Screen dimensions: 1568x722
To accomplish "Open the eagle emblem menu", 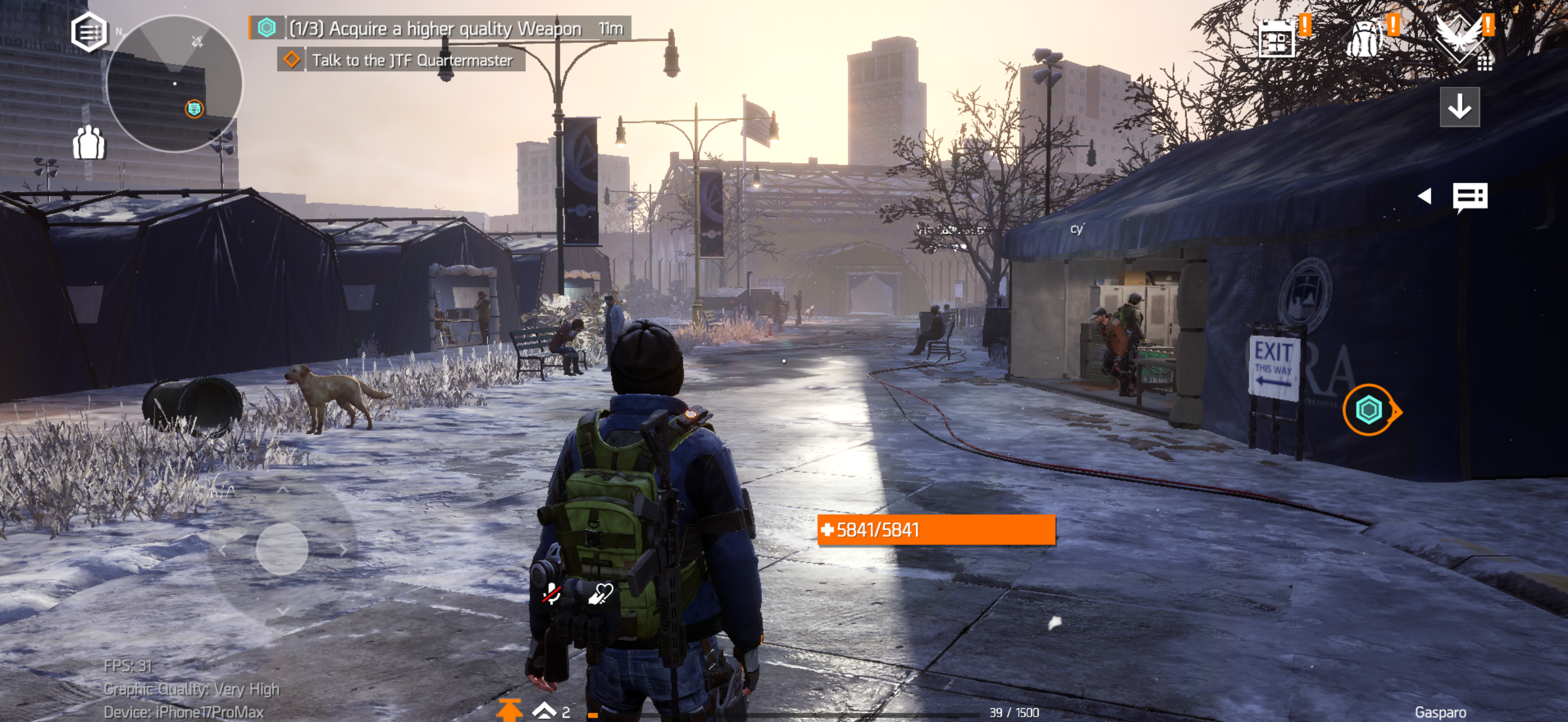I will pyautogui.click(x=1460, y=38).
